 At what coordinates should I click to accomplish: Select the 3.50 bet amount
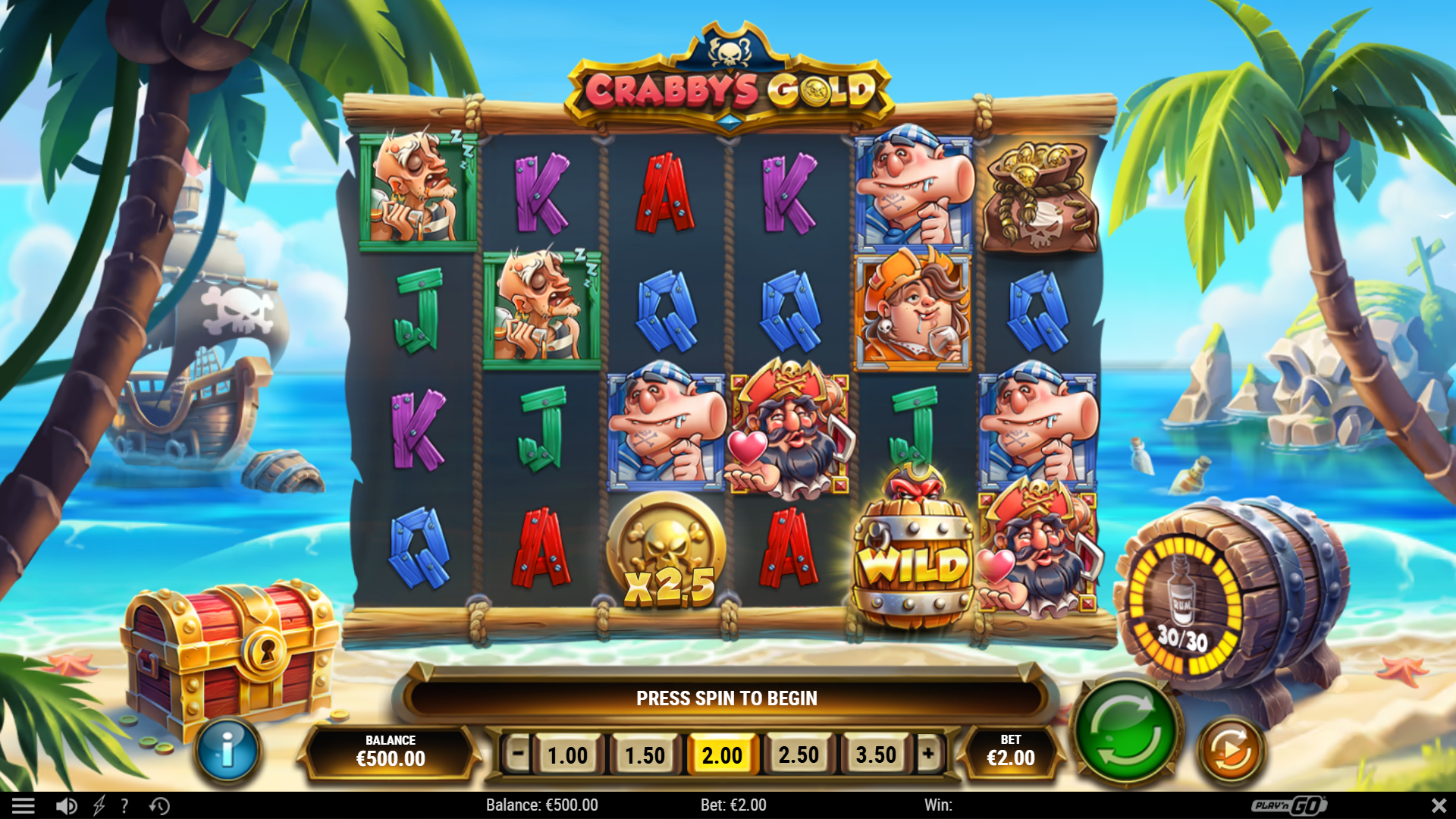(876, 755)
